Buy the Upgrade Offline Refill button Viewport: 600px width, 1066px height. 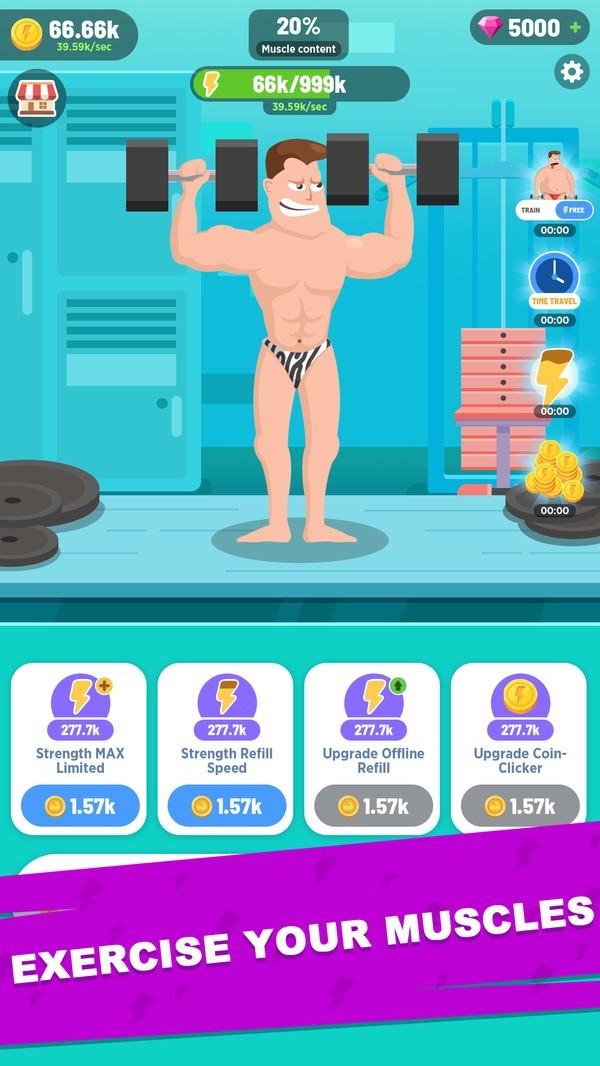373,806
